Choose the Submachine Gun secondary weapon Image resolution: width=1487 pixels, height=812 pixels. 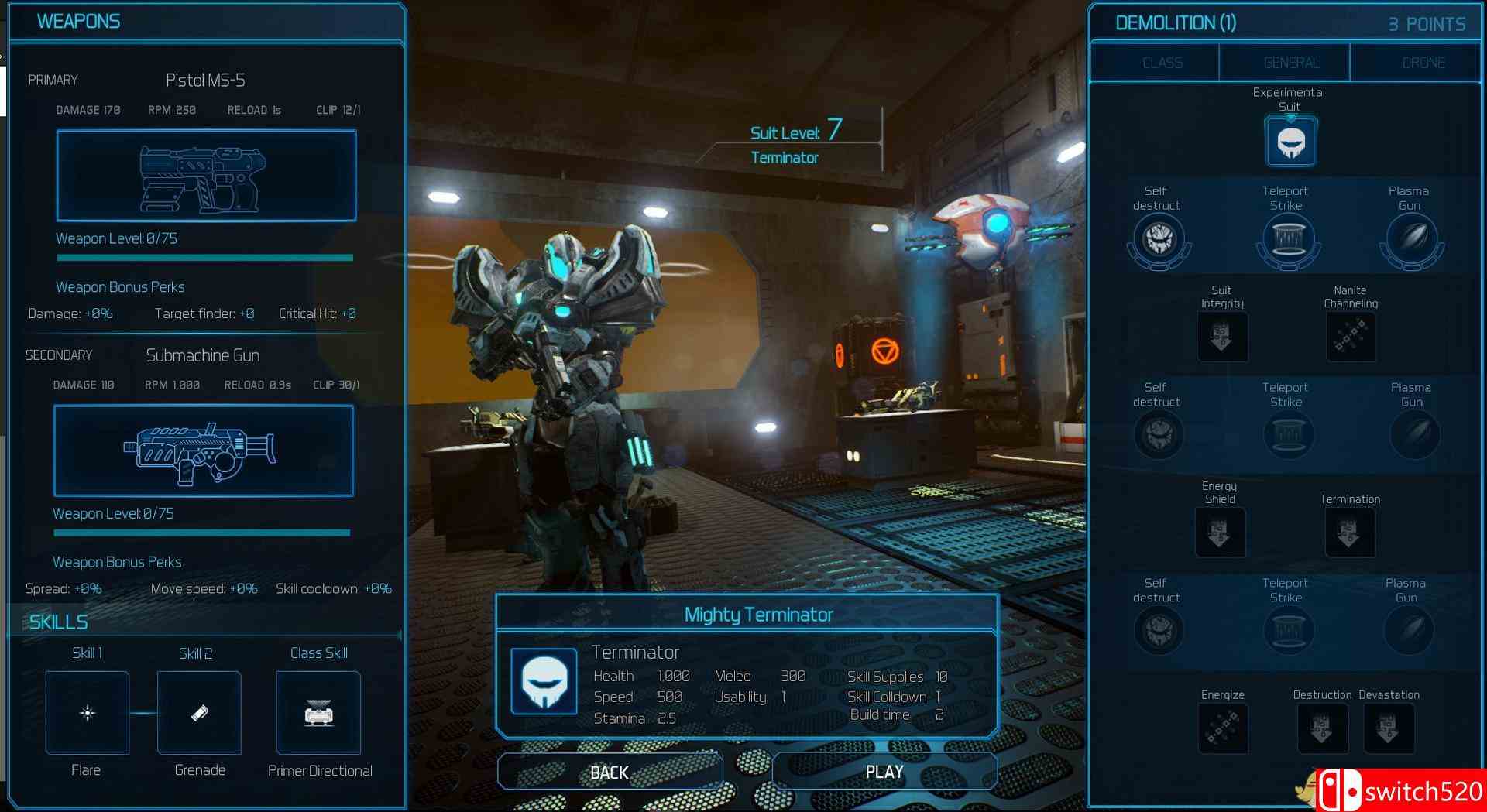(203, 451)
